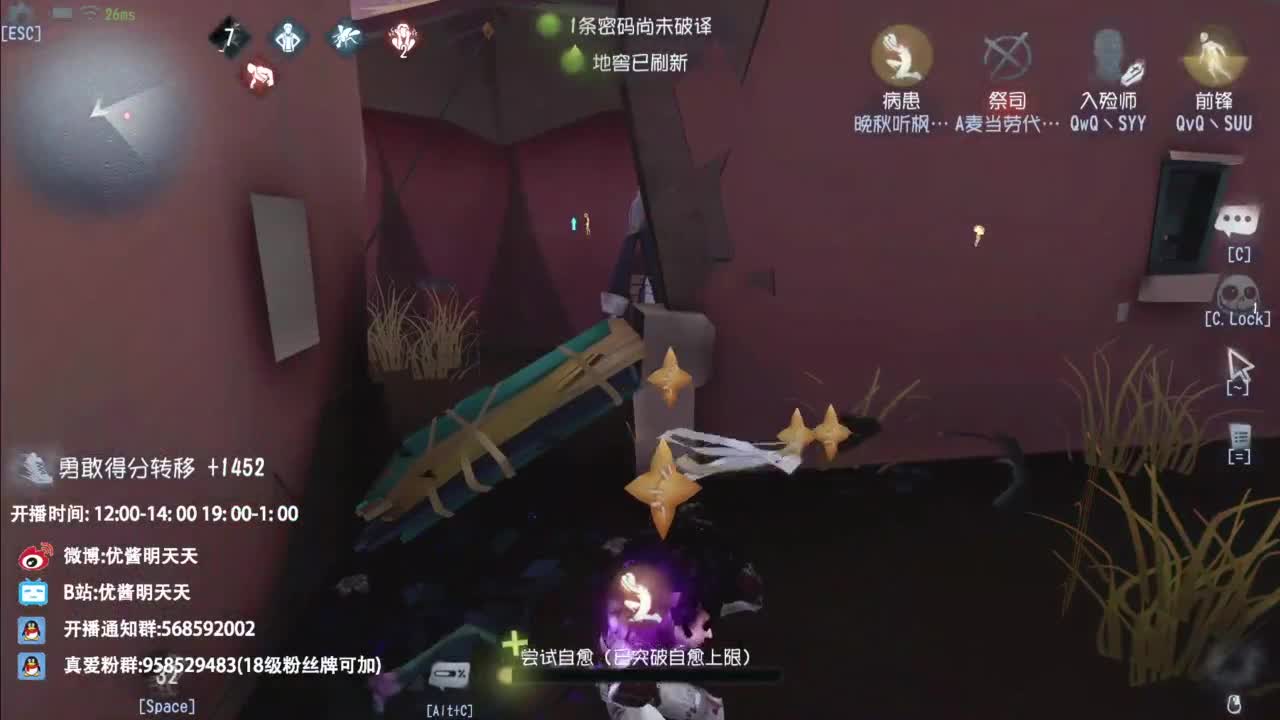The image size is (1280, 720).
Task: Click the [Alt+C] tape recorder button
Action: tap(452, 675)
